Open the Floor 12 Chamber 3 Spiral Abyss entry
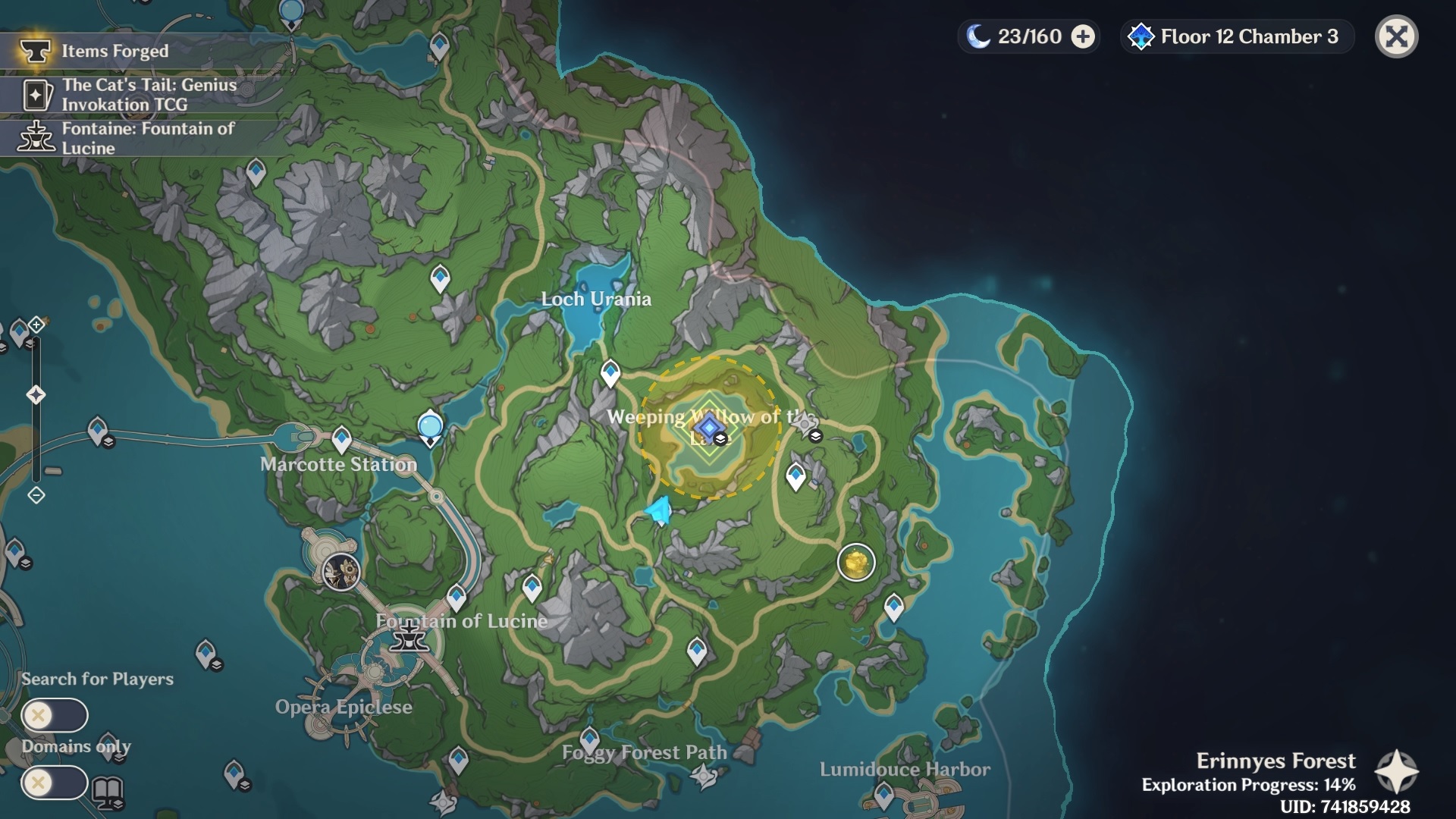 pos(1237,36)
